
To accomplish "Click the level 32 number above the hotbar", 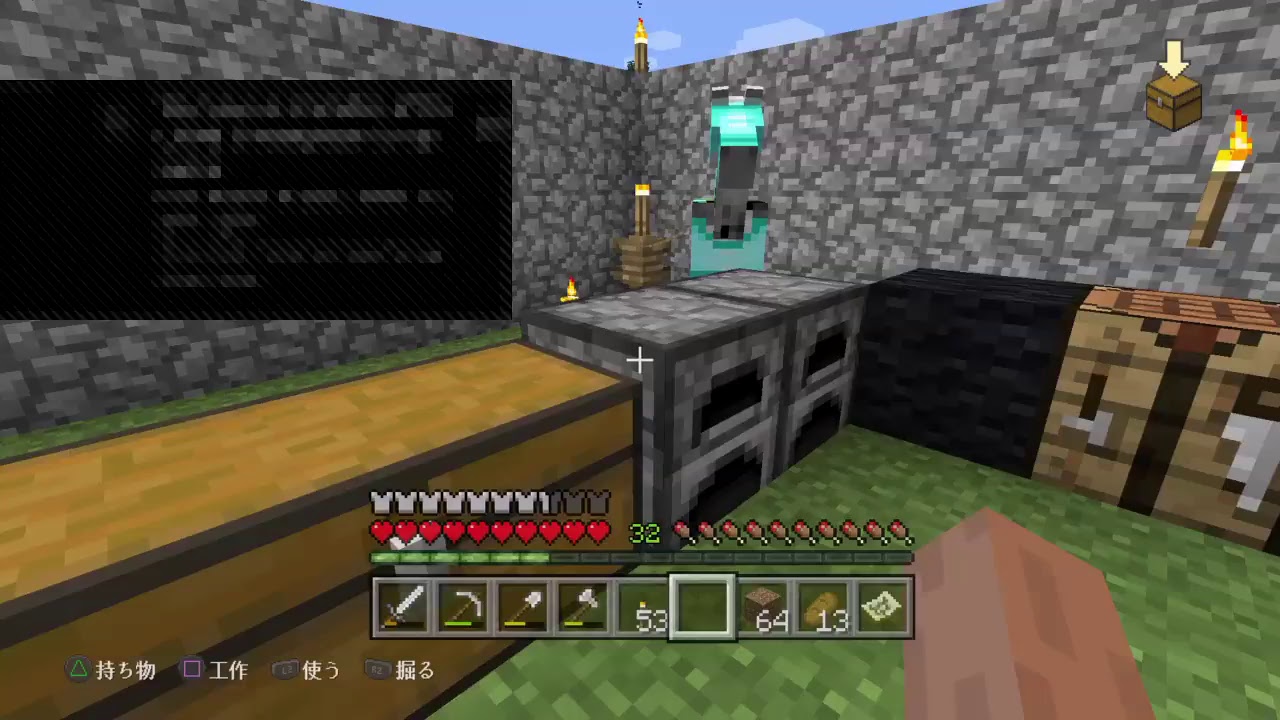I will tap(645, 535).
